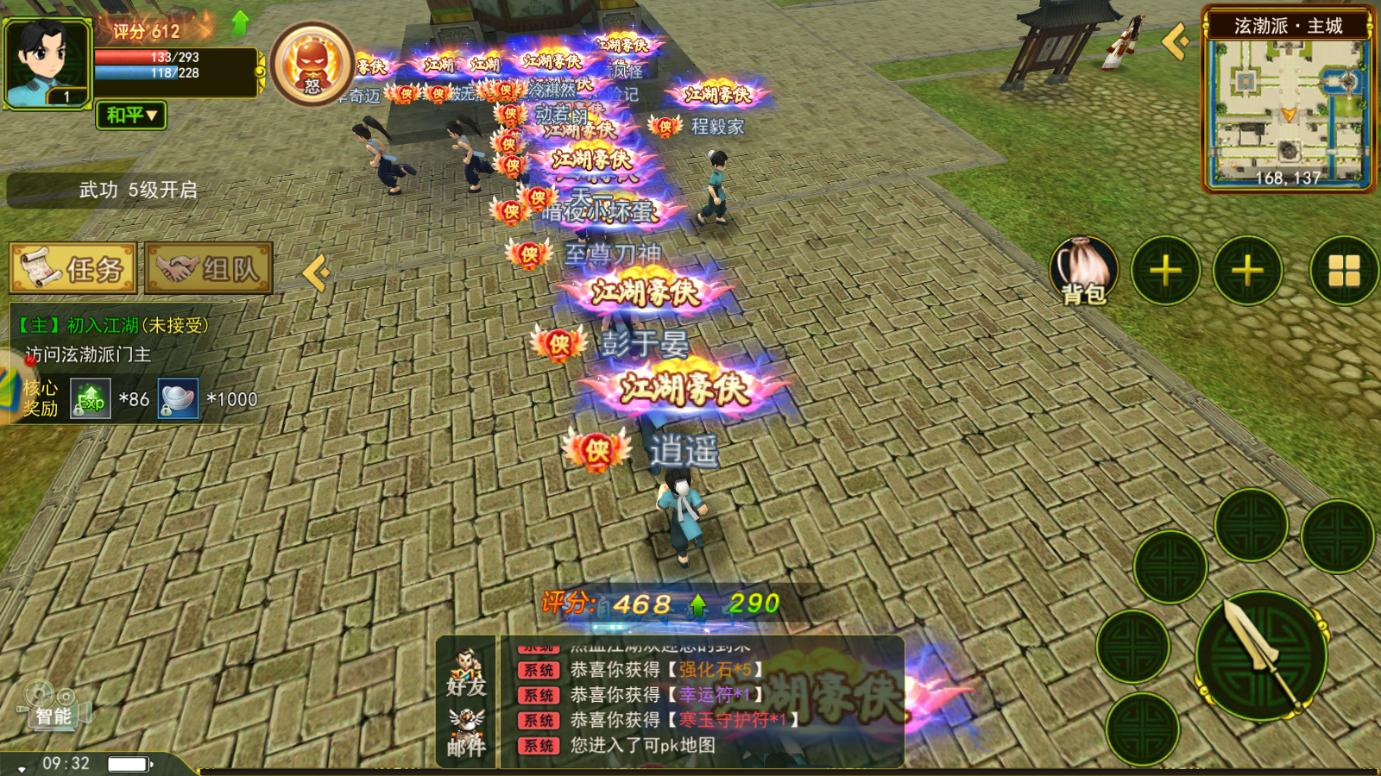This screenshot has width=1381, height=776.
Task: Open the 好友 friends list
Action: tap(466, 672)
